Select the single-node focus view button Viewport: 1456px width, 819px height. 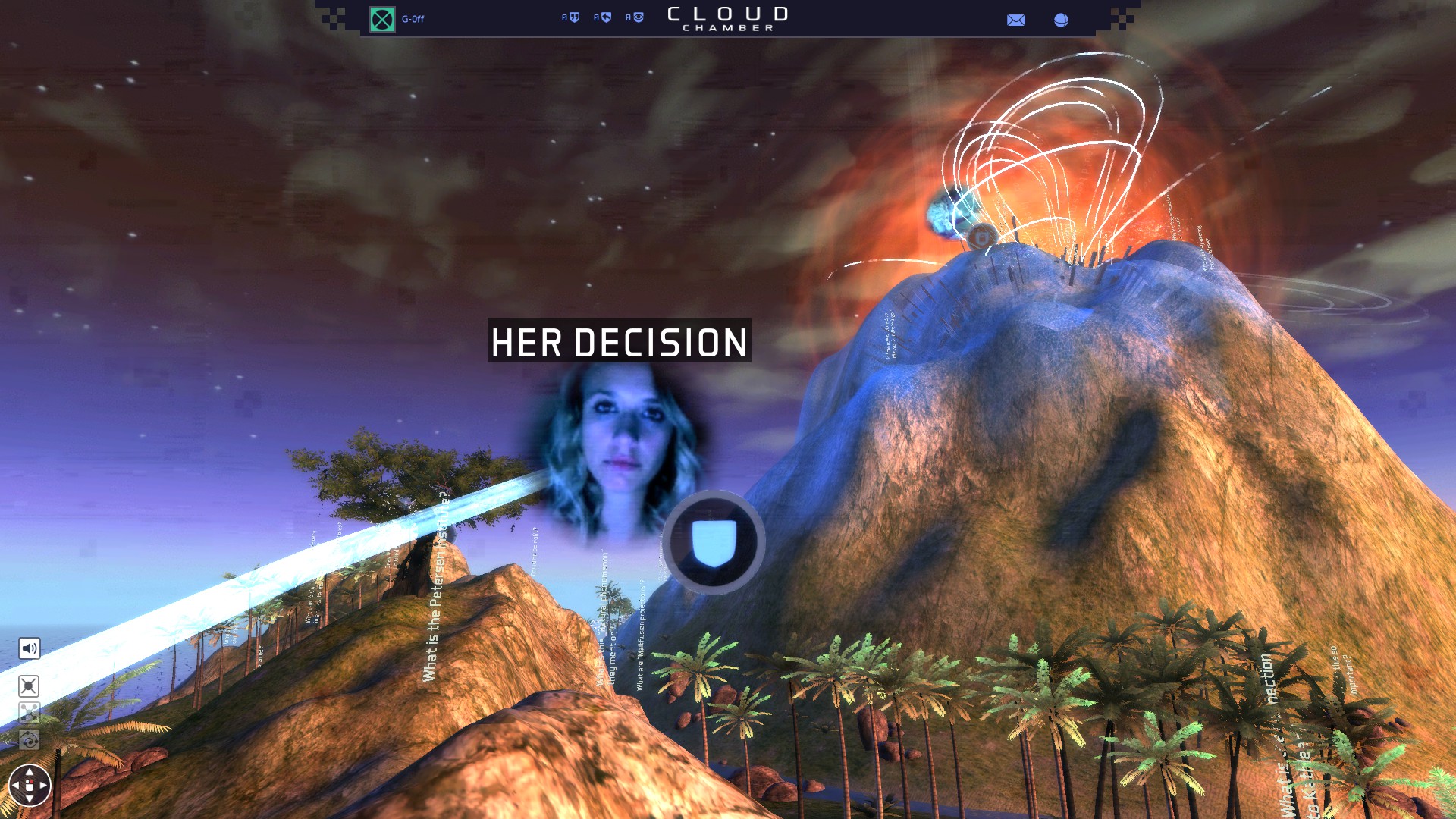(29, 686)
